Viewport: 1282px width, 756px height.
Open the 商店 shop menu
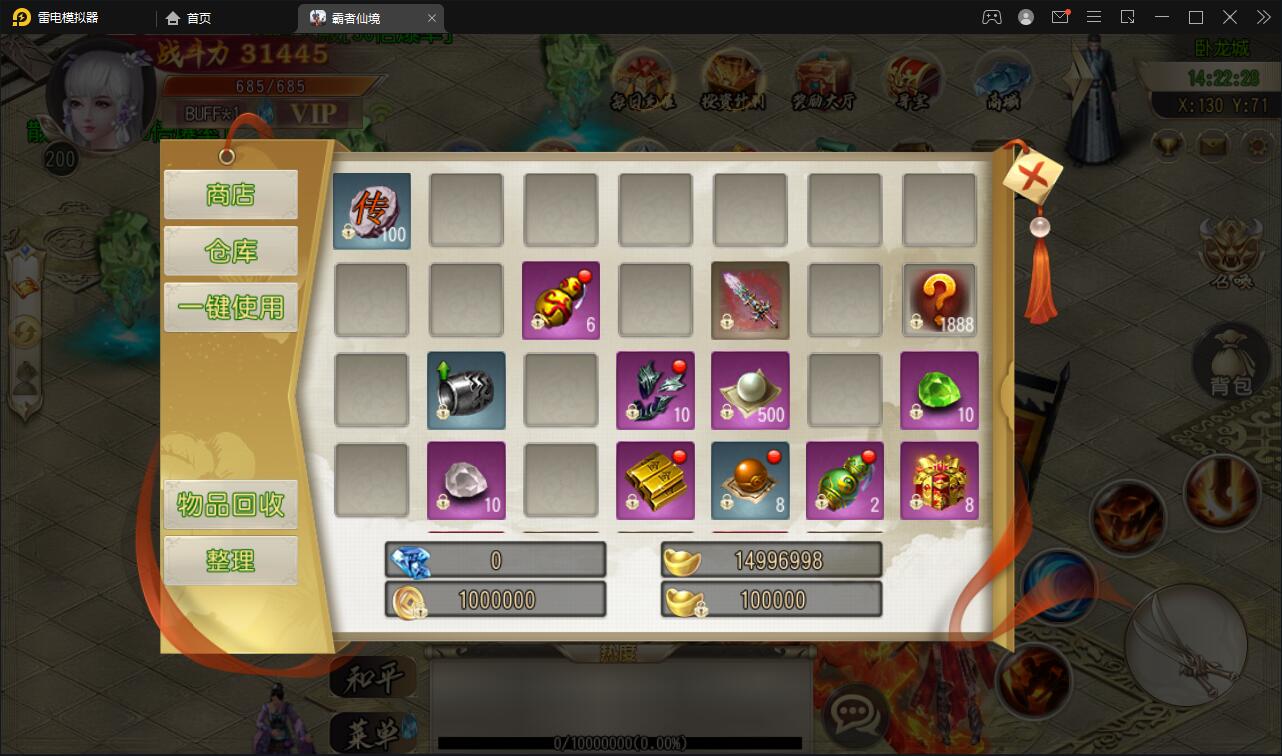[230, 194]
